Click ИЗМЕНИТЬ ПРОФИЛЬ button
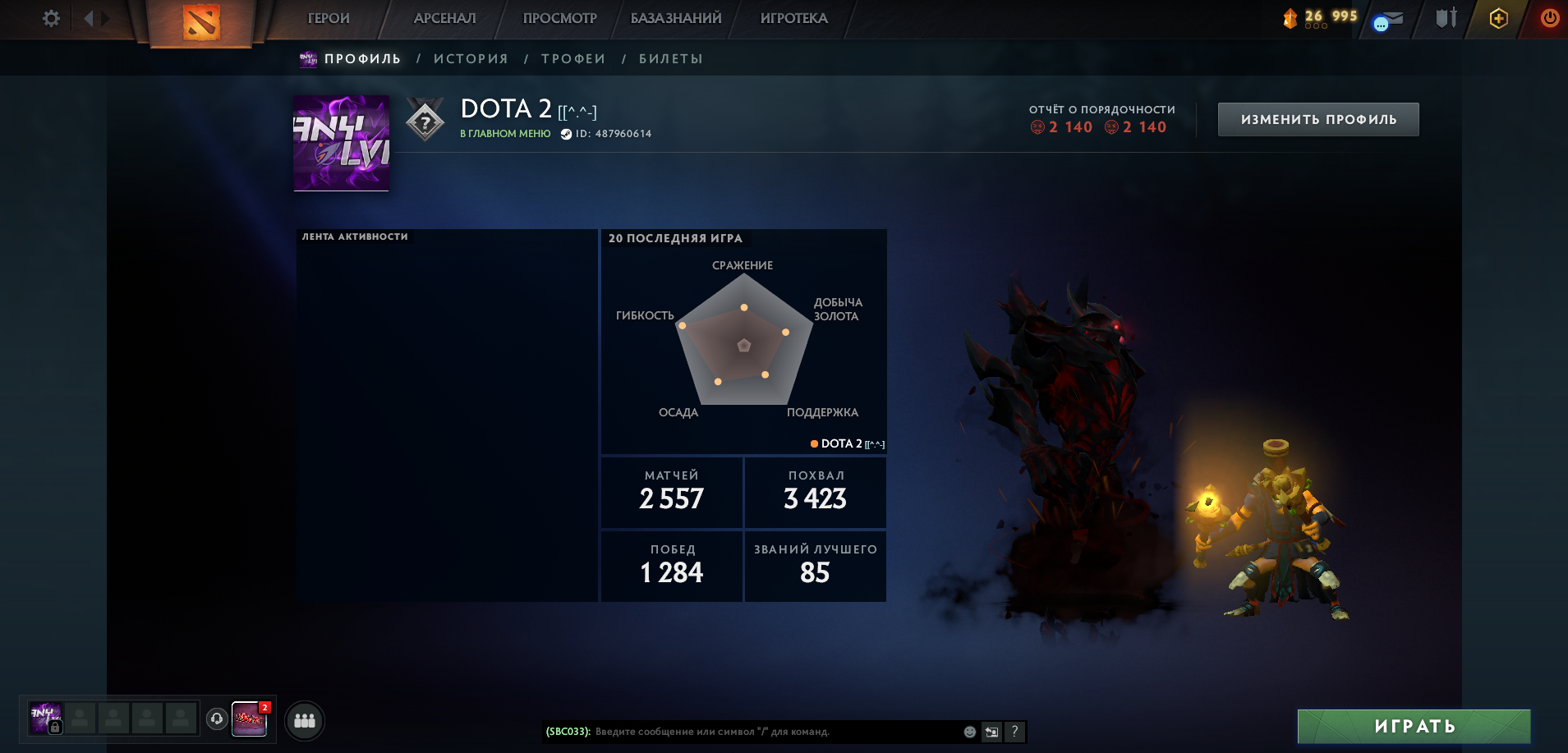 coord(1317,118)
